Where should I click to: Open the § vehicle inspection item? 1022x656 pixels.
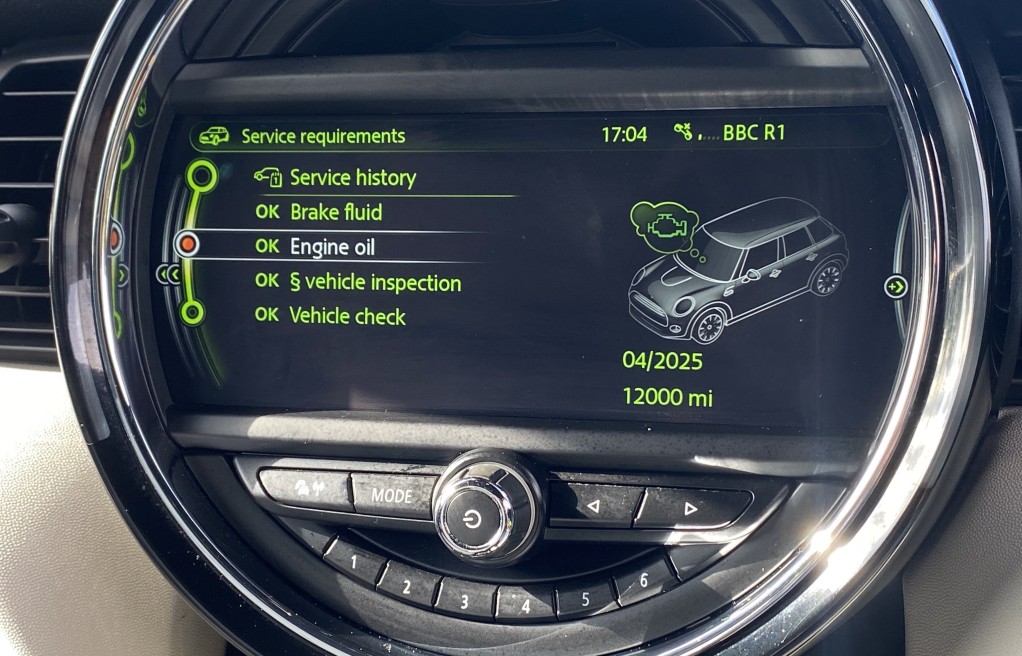point(375,283)
